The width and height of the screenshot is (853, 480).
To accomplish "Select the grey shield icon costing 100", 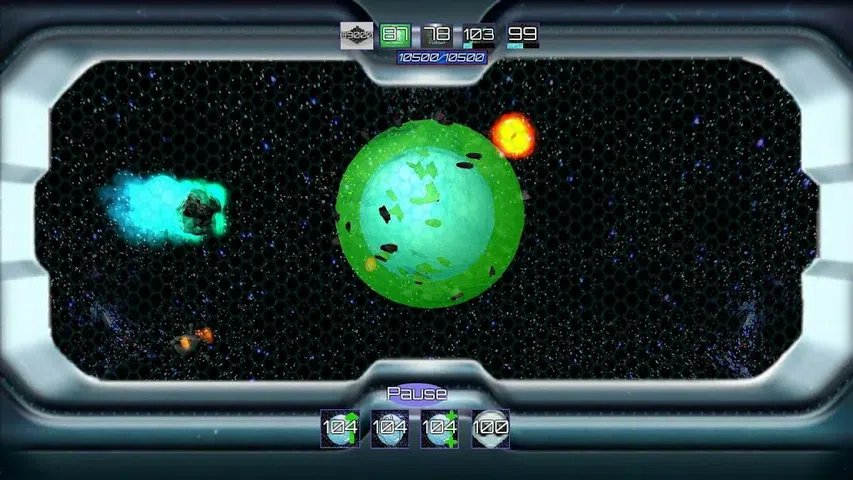I will (x=490, y=428).
